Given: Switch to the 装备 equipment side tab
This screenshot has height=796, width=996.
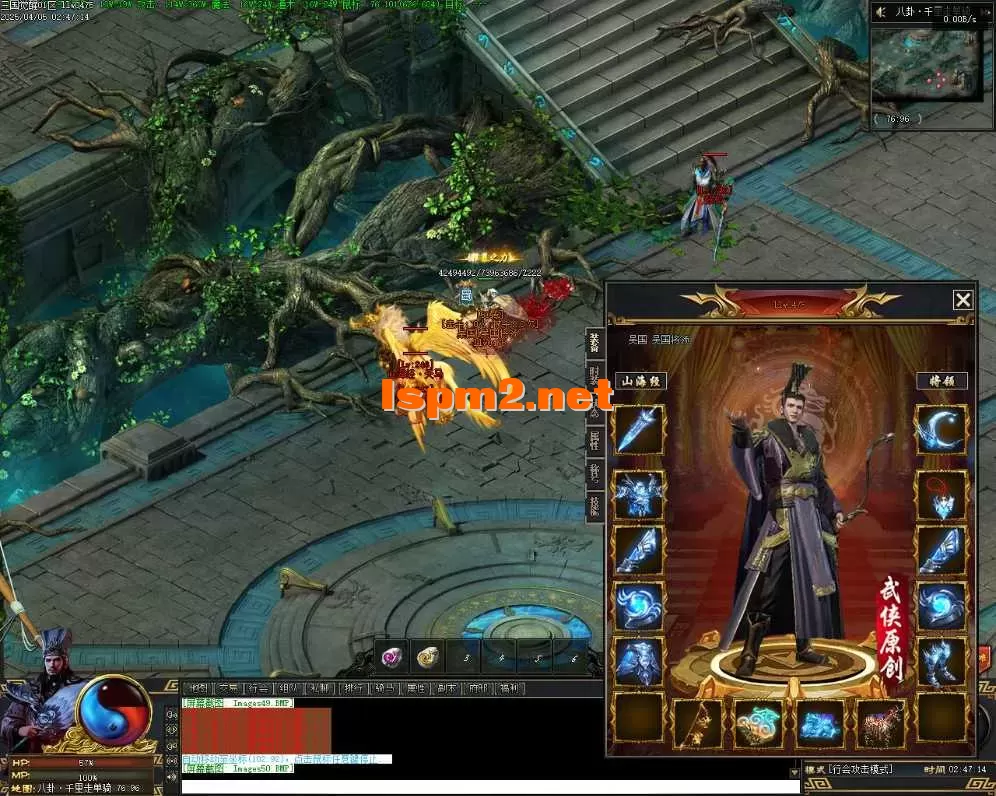Looking at the screenshot, I should click(594, 344).
